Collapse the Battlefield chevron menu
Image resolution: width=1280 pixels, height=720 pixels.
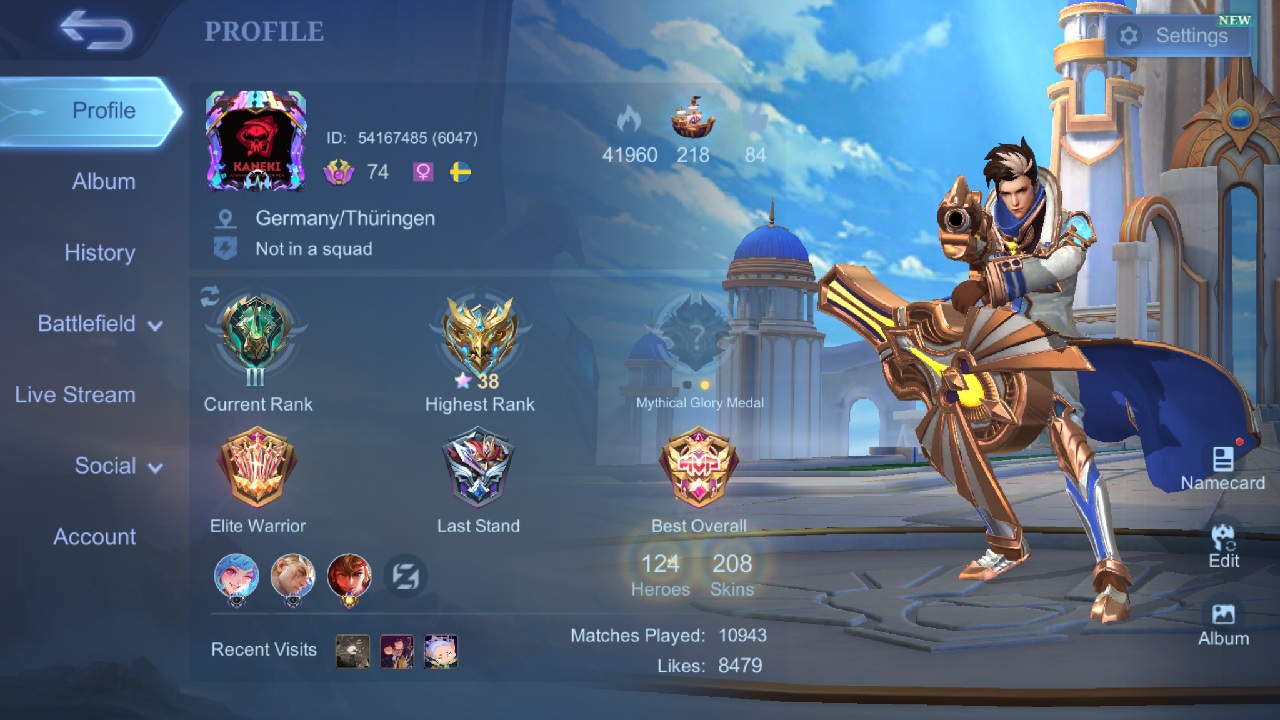point(156,324)
